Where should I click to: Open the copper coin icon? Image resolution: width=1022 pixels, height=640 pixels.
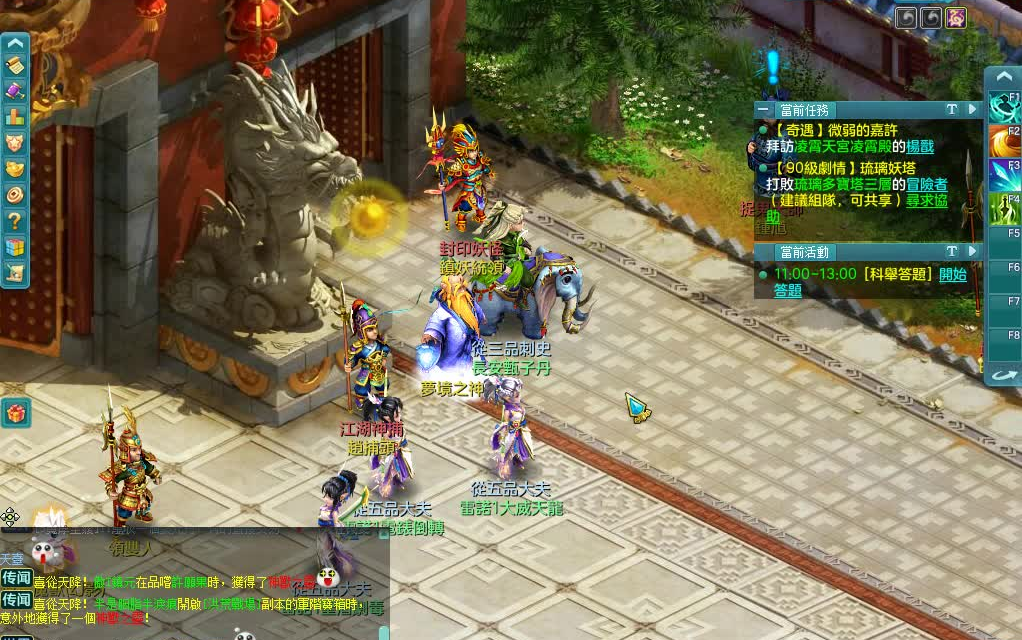[15, 194]
